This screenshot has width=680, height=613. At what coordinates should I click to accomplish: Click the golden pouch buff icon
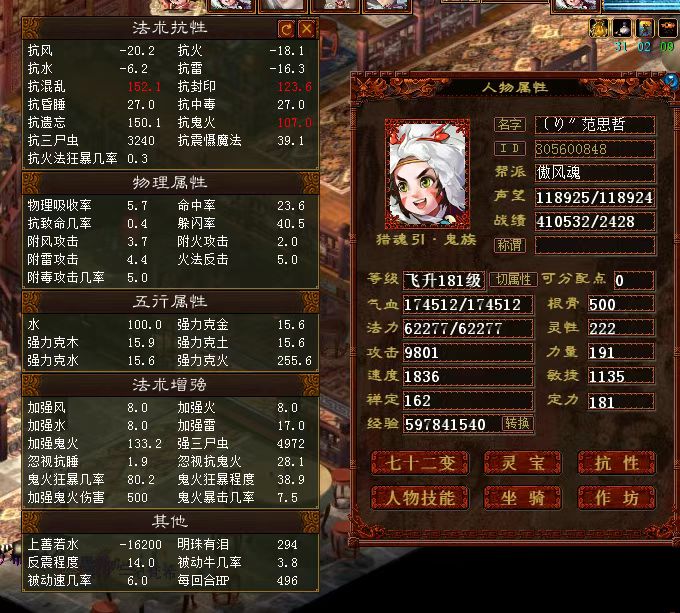click(599, 28)
